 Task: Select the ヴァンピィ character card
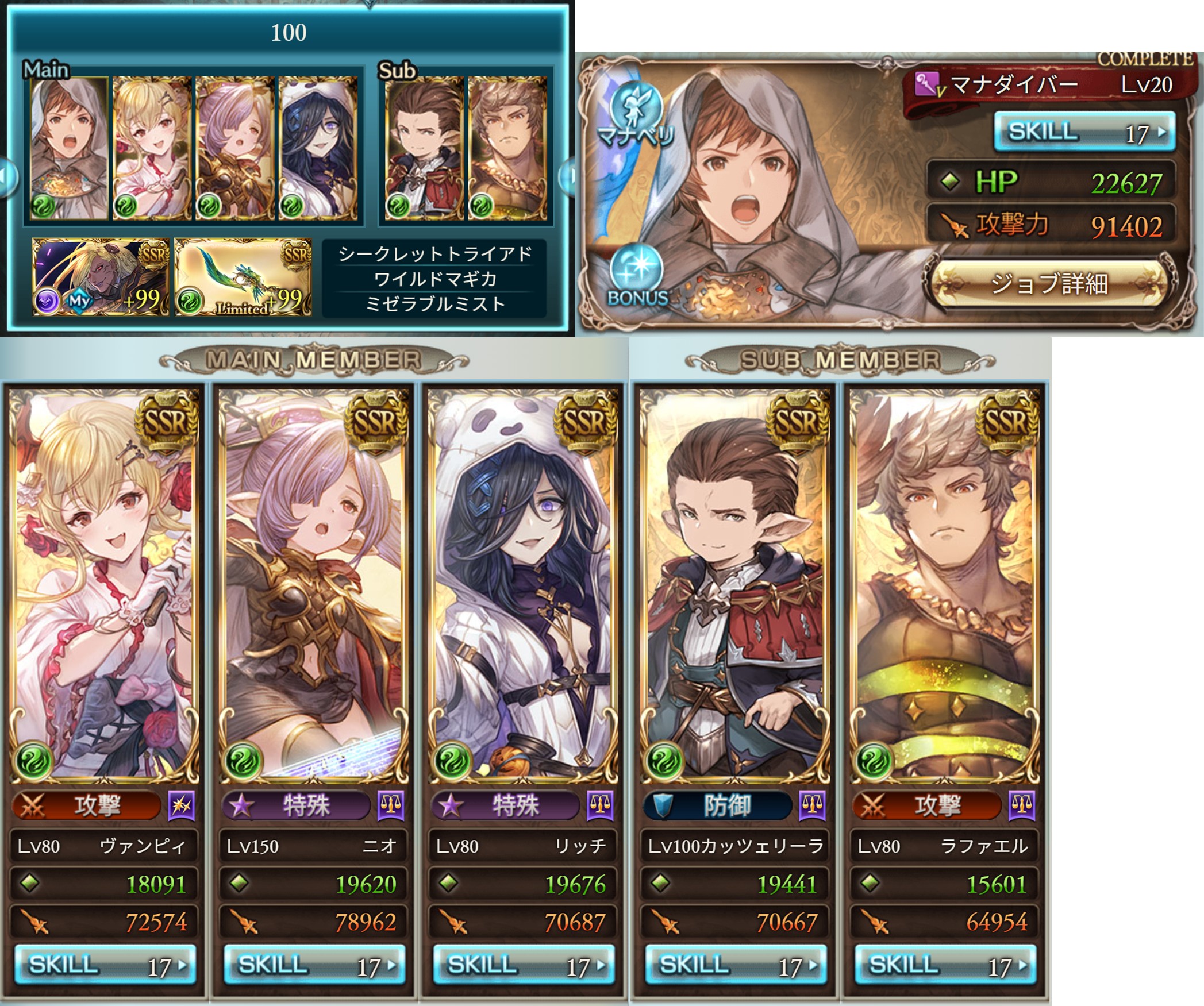pos(104,585)
